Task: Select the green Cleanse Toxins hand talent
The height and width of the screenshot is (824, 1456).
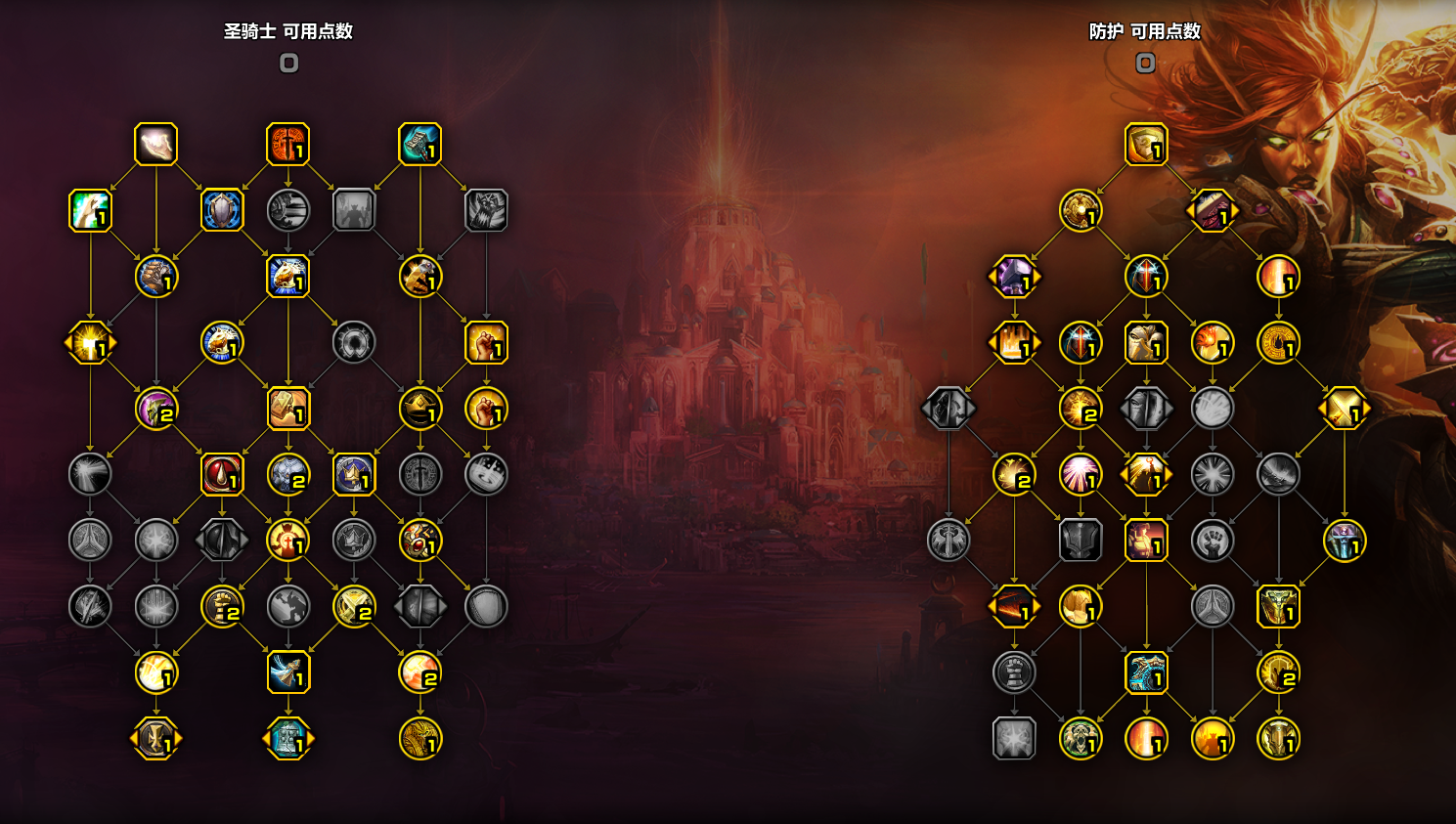Action: click(x=91, y=211)
